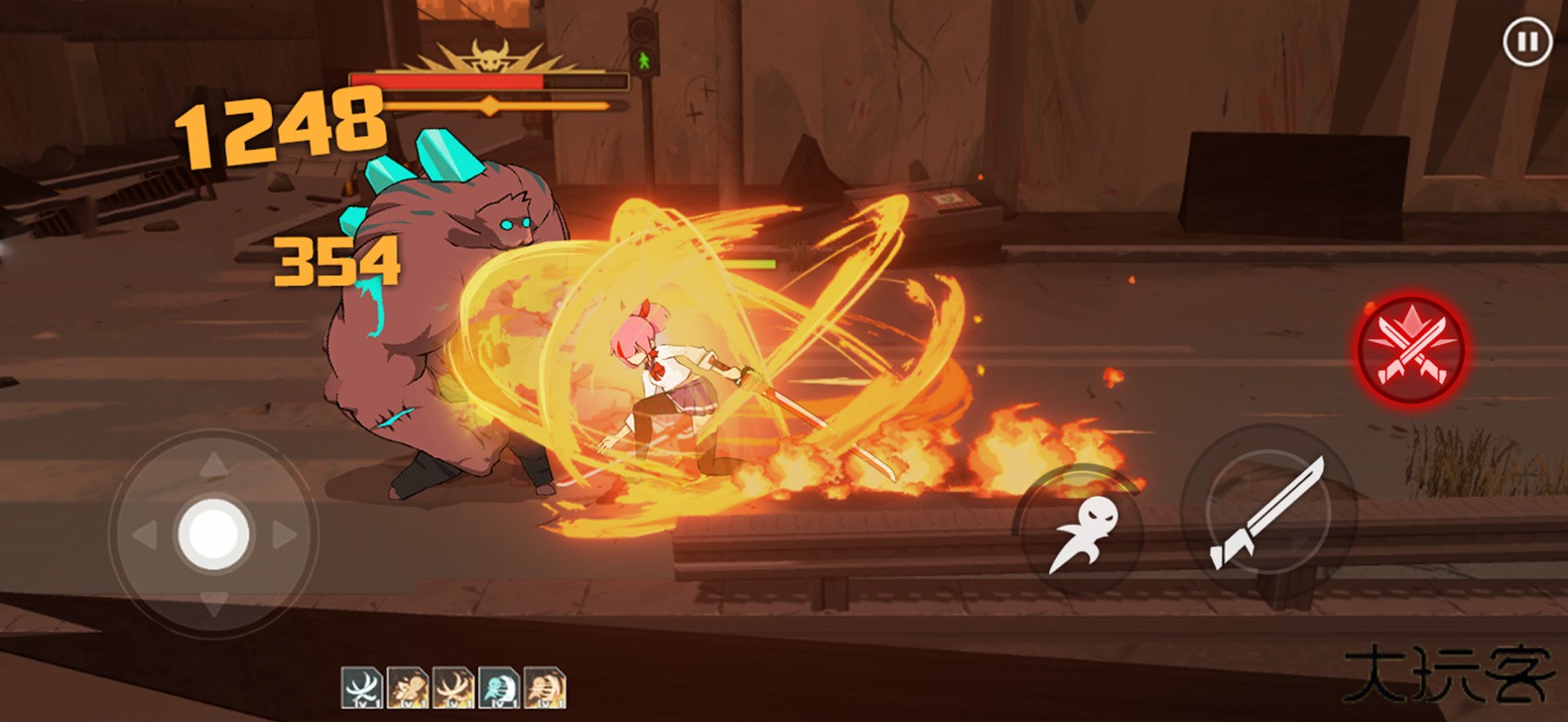The image size is (1568, 722).
Task: Tap the sword attack button
Action: pos(1267,513)
